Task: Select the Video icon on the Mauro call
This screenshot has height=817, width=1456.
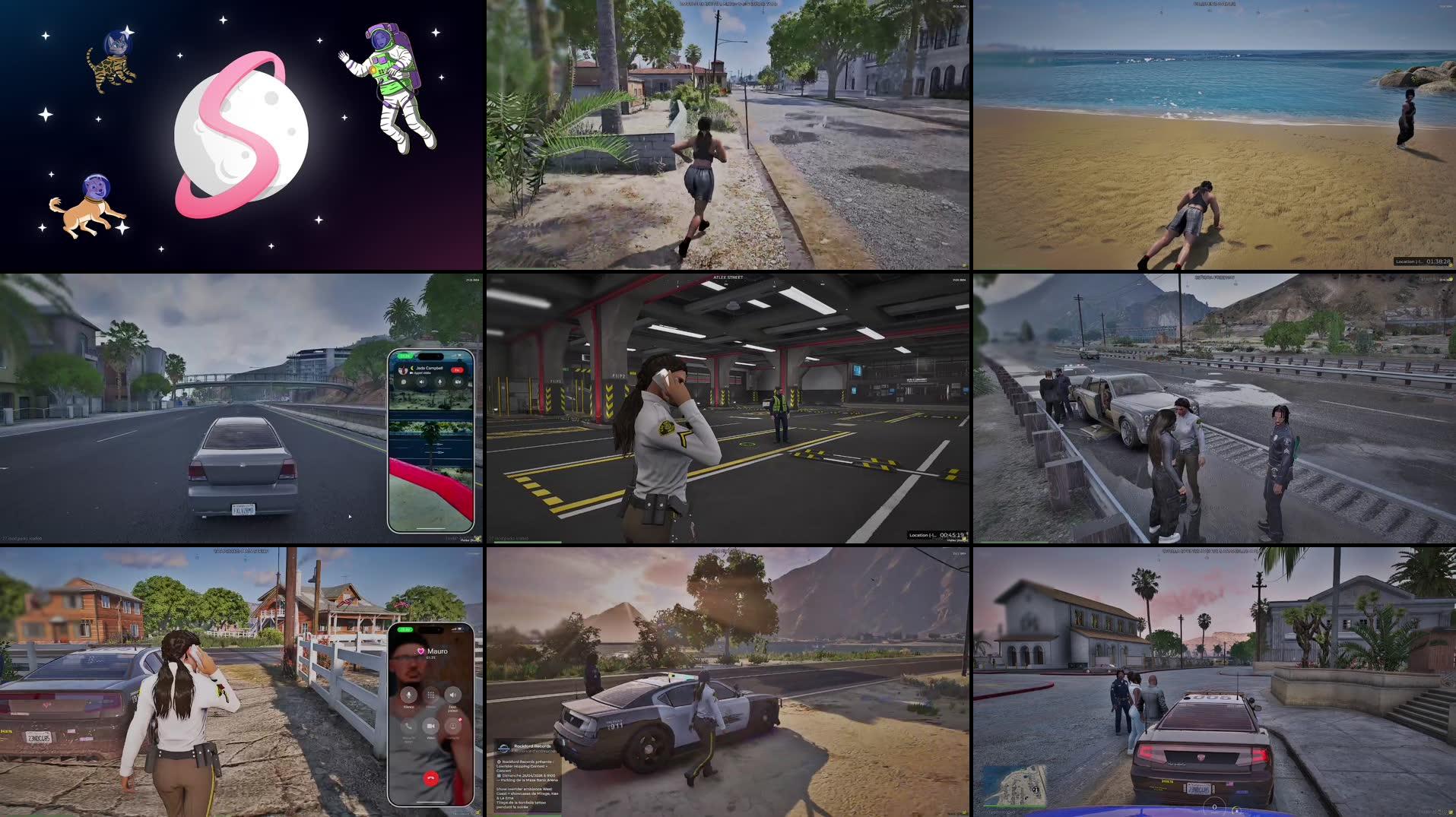Action: pyautogui.click(x=431, y=726)
